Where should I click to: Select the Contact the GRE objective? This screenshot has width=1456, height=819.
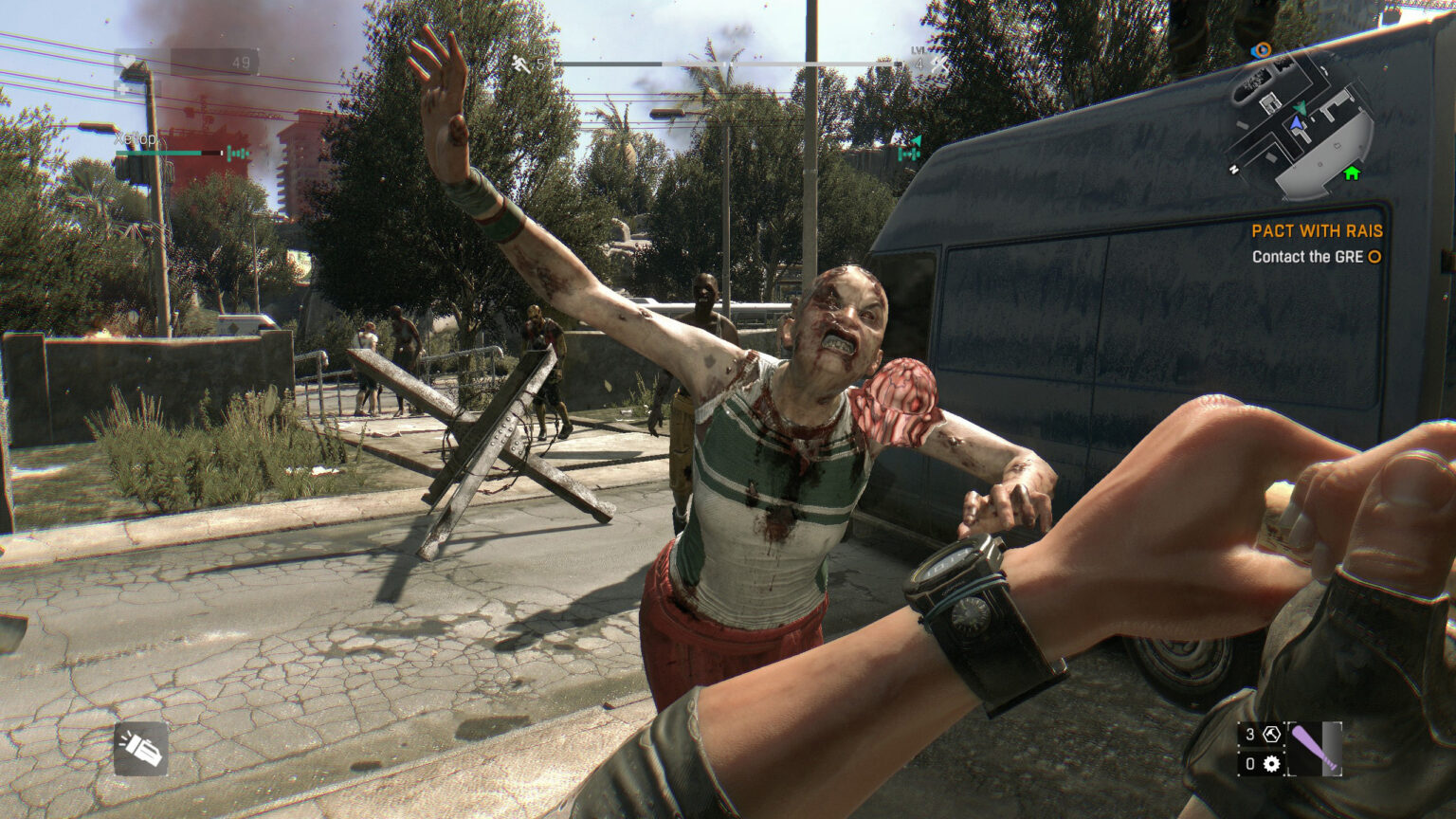(x=1306, y=257)
